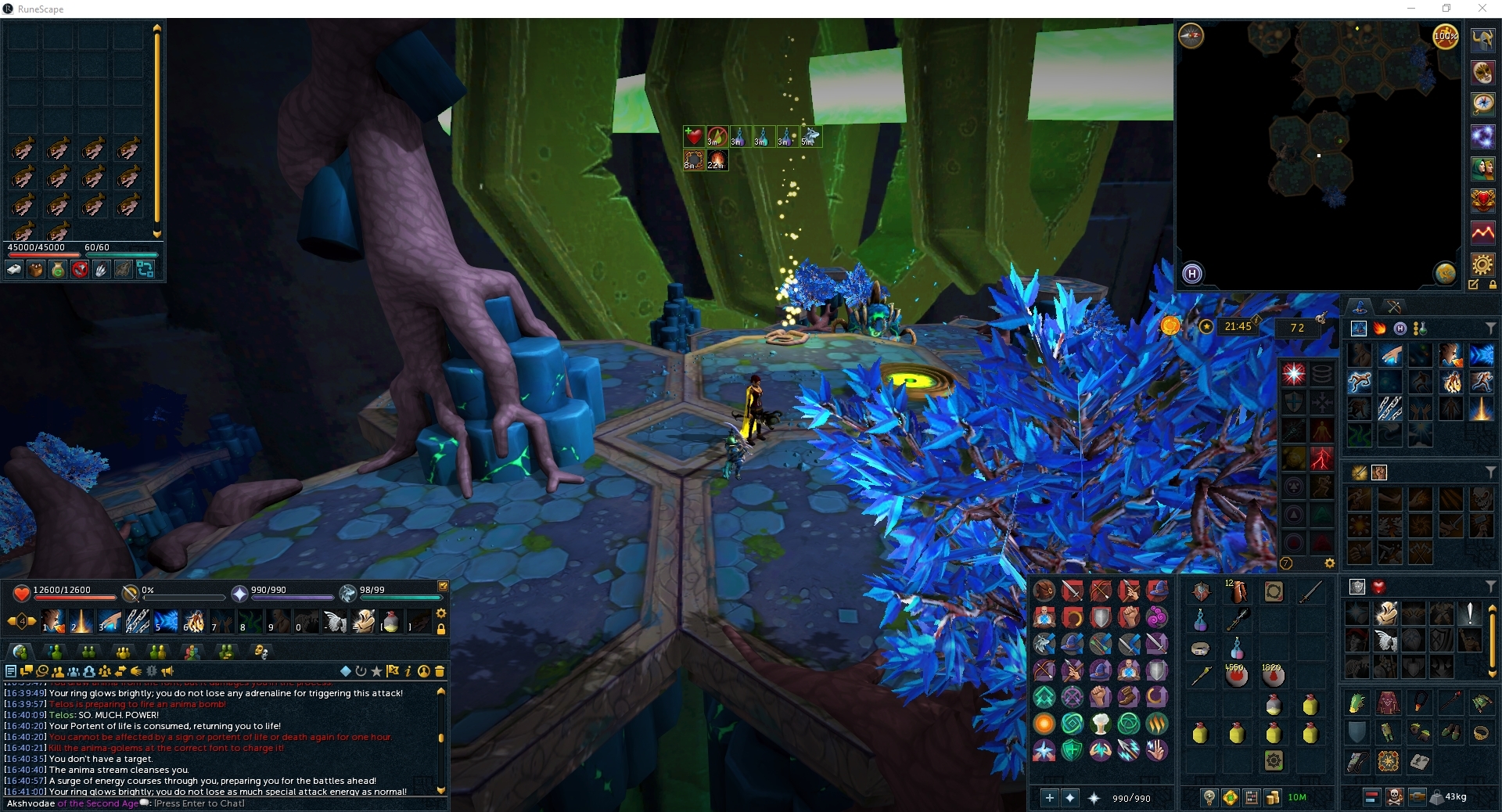Image resolution: width=1502 pixels, height=812 pixels.
Task: Report abuse using the flag button in chat
Action: (392, 671)
